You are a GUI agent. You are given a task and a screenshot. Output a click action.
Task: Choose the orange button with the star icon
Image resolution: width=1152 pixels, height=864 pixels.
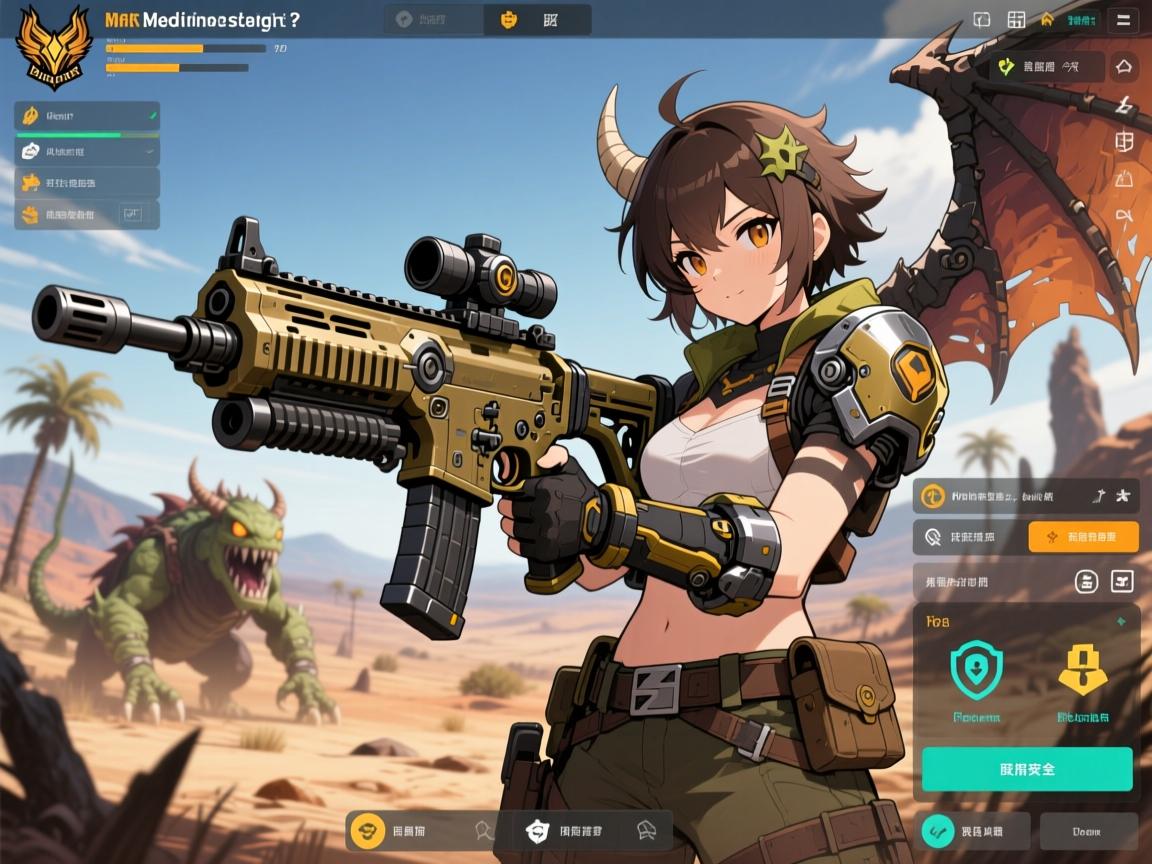pos(1083,537)
